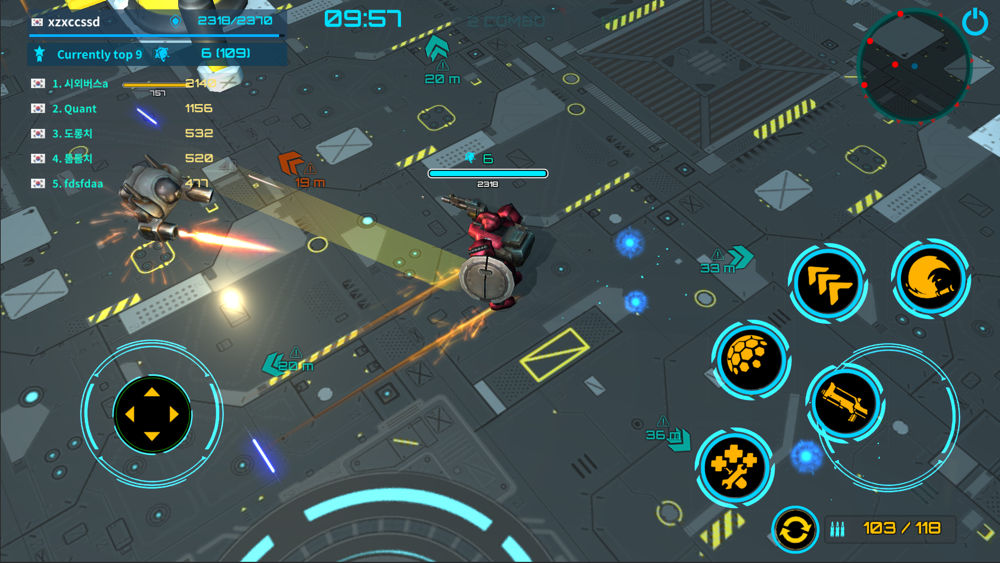Select the xzxccssd player name panel
Image resolution: width=1000 pixels, height=563 pixels.
click(157, 21)
